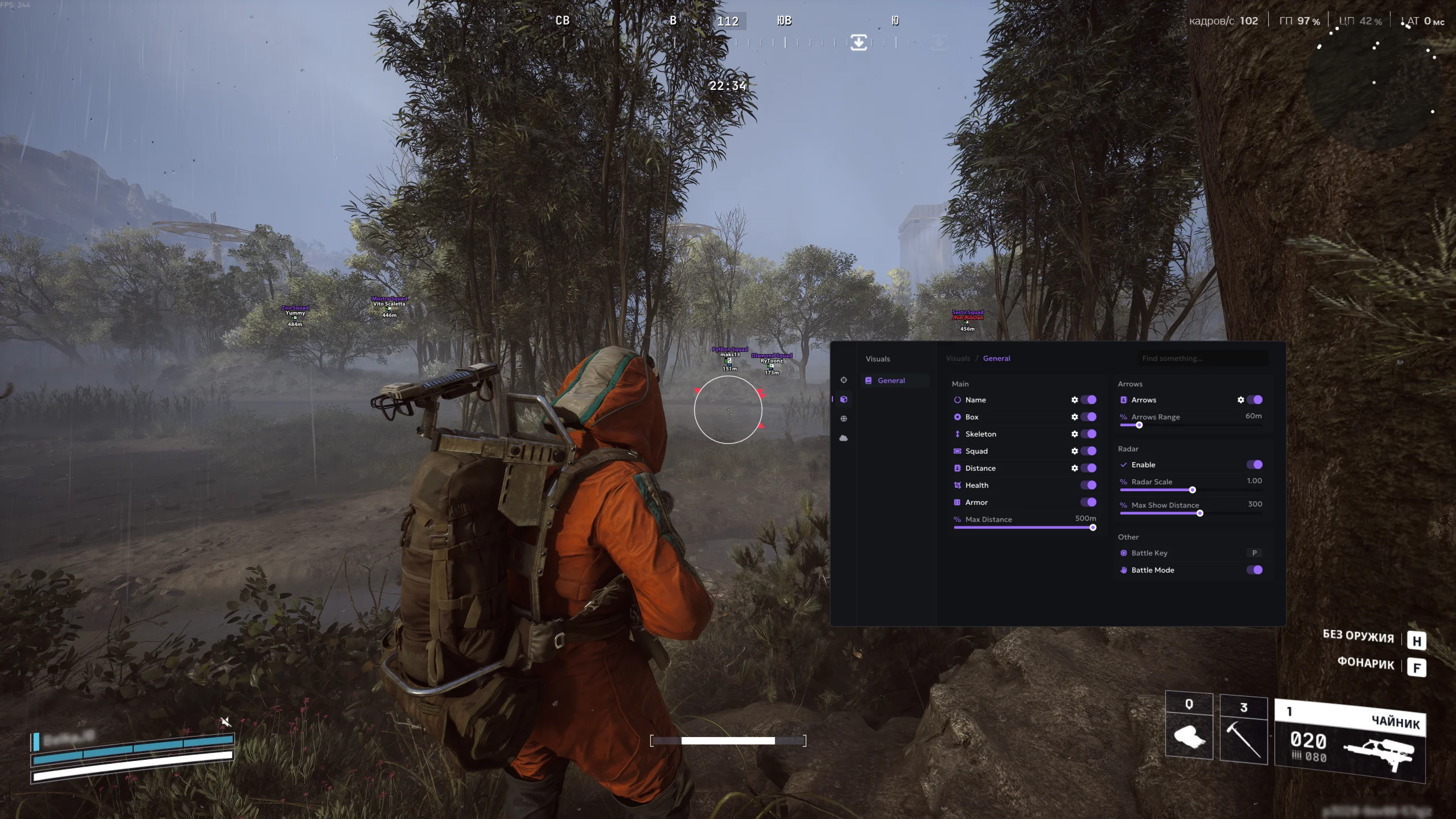Open the gear settings next to Box
Screen dimensions: 1456x819
1075,417
